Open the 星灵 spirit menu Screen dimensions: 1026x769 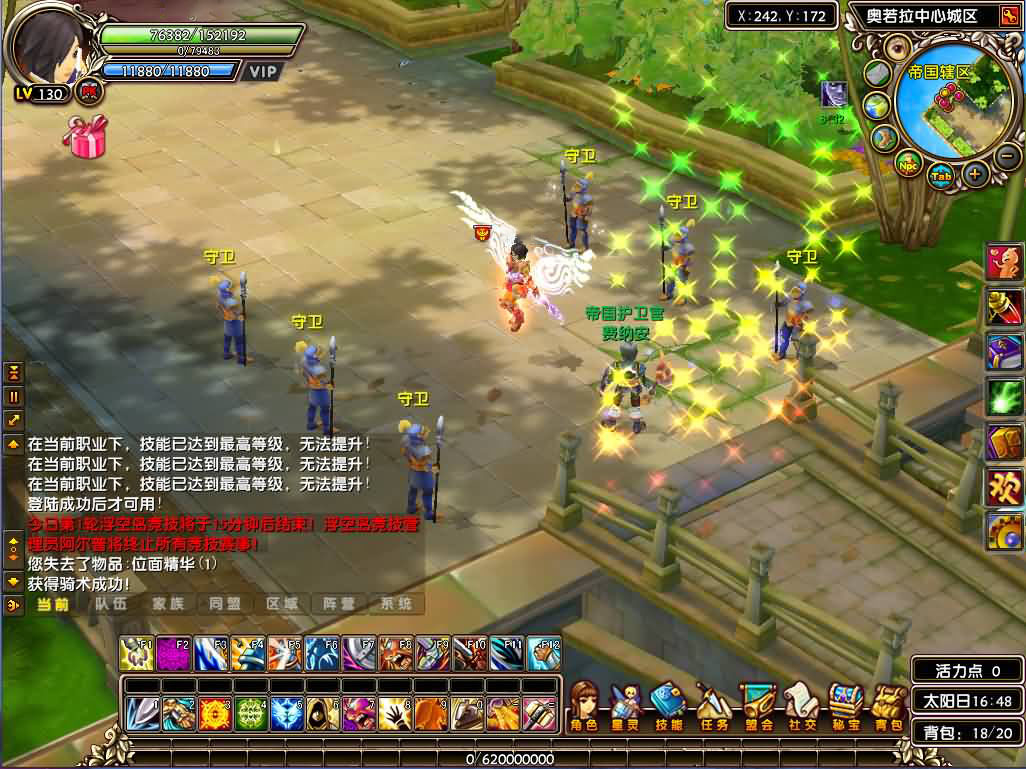[626, 704]
